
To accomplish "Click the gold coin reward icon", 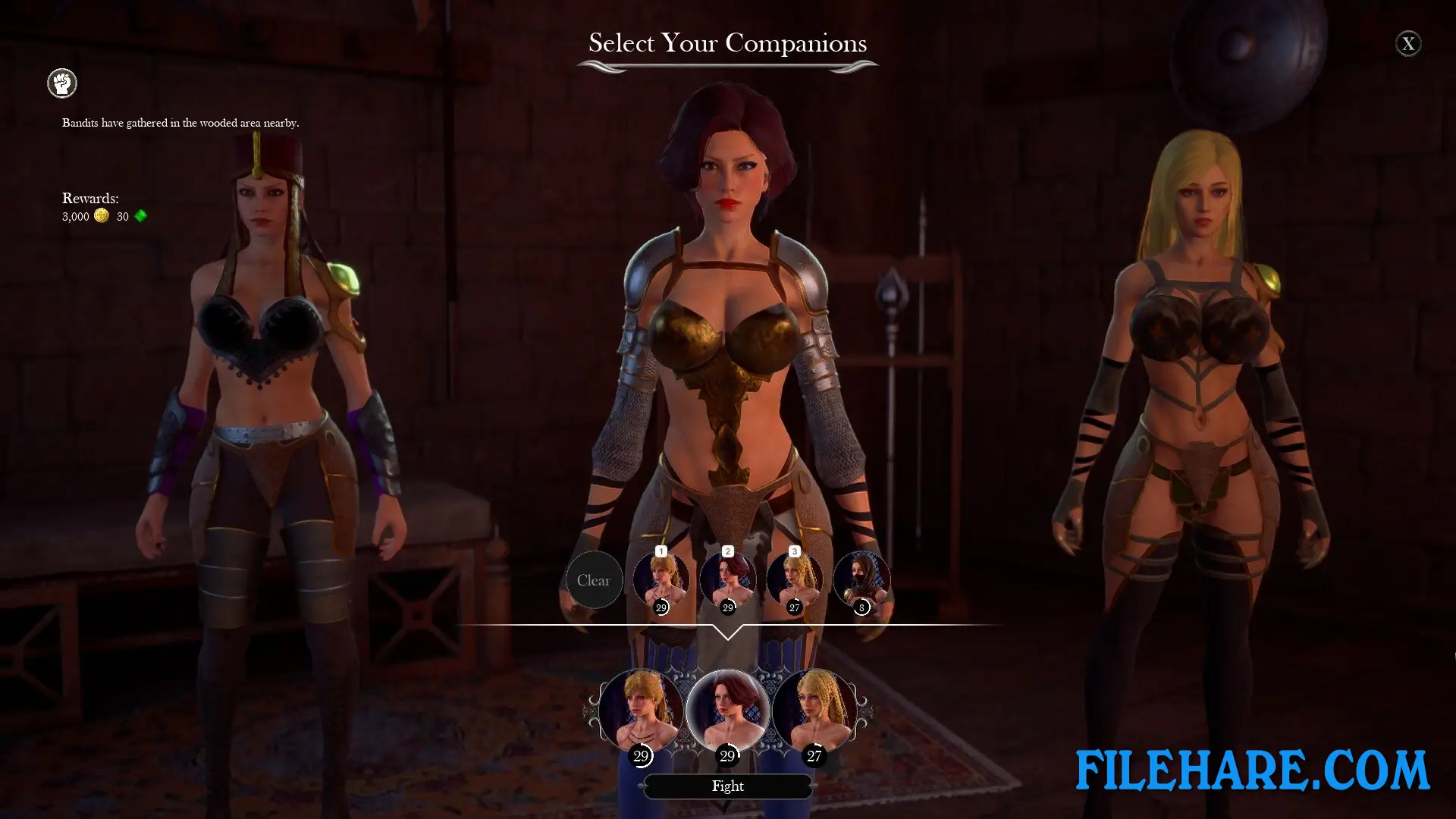I will point(102,215).
